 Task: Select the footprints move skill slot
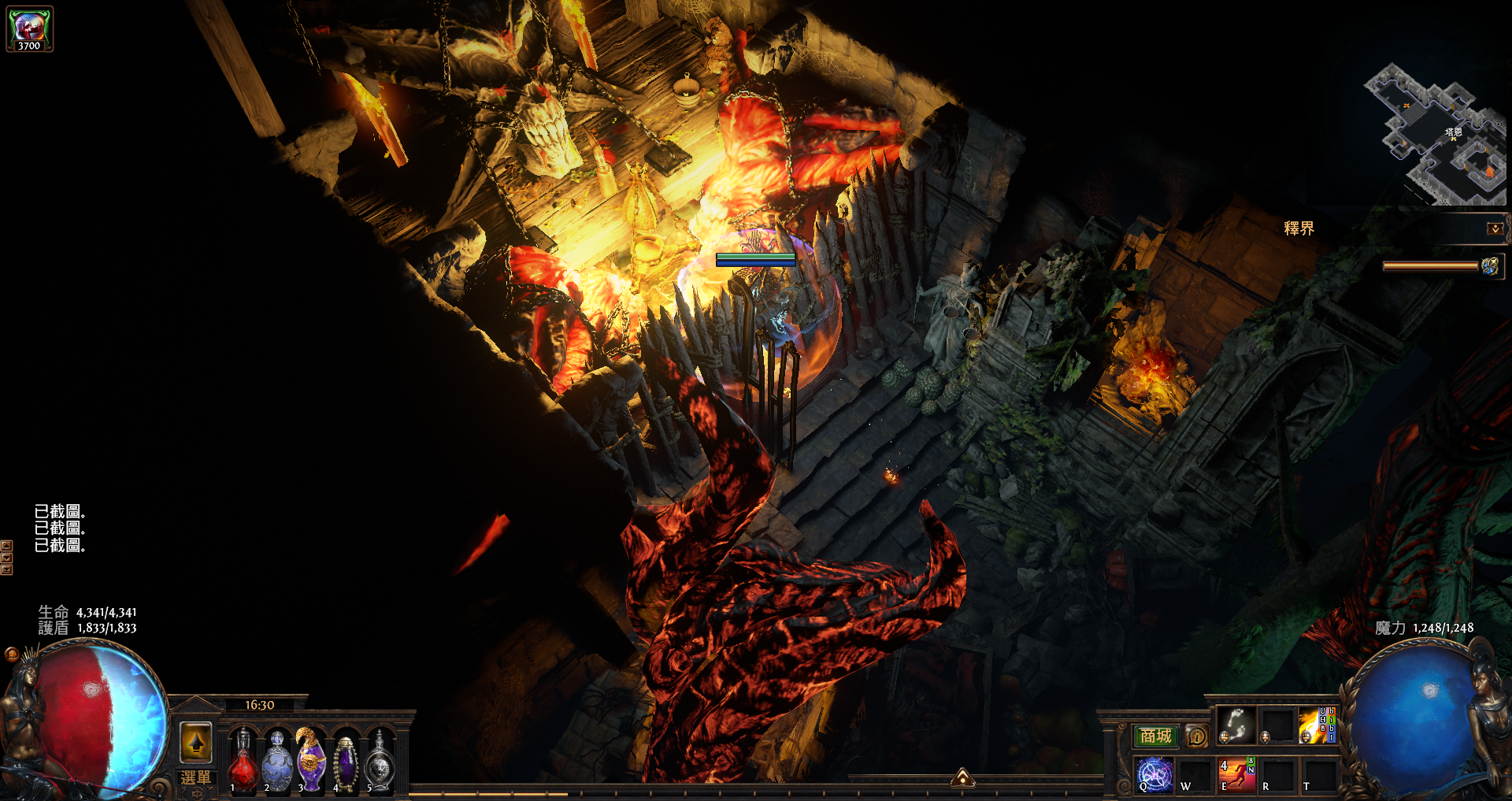pyautogui.click(x=1236, y=725)
